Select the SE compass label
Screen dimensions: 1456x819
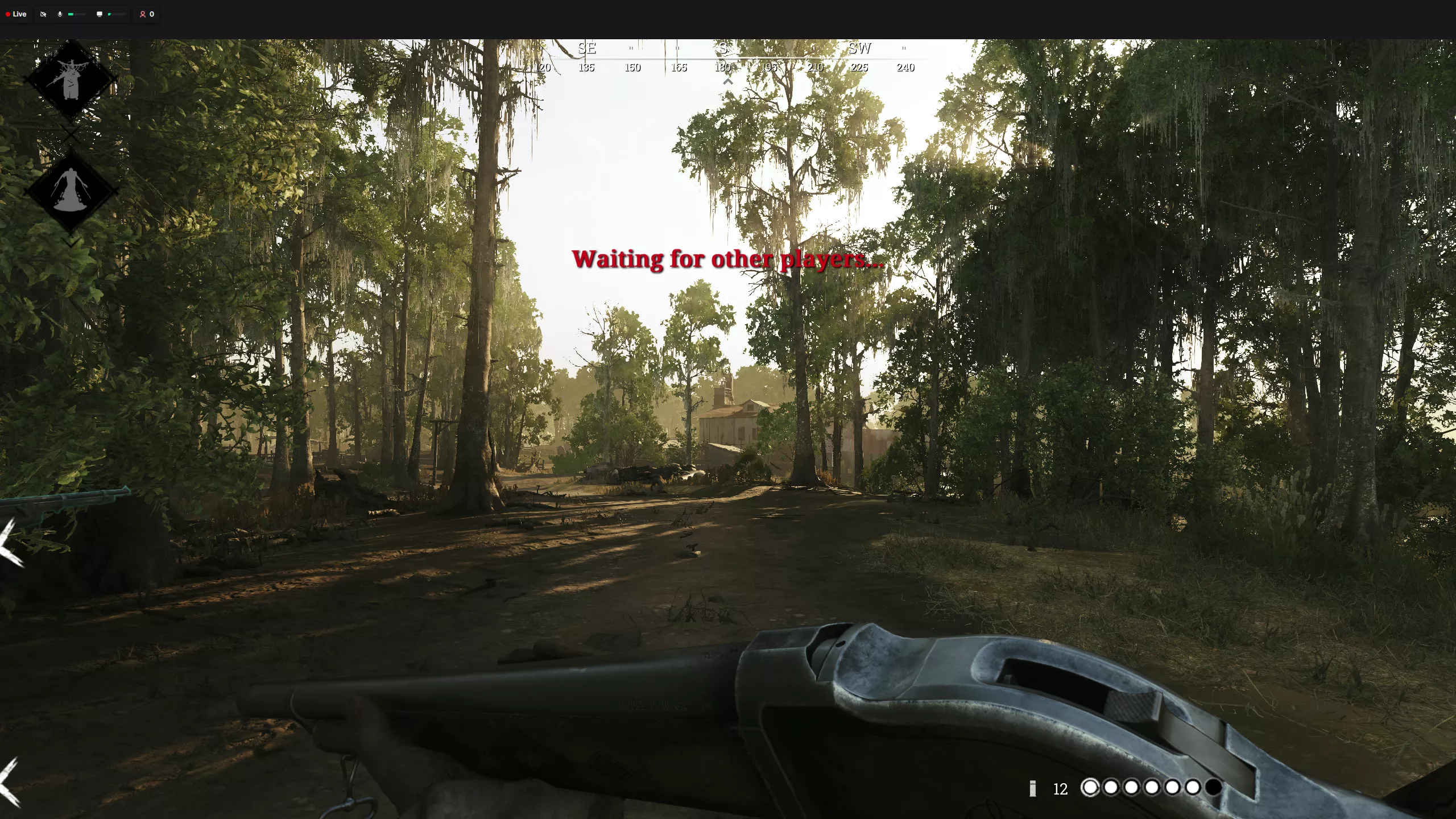click(x=587, y=48)
